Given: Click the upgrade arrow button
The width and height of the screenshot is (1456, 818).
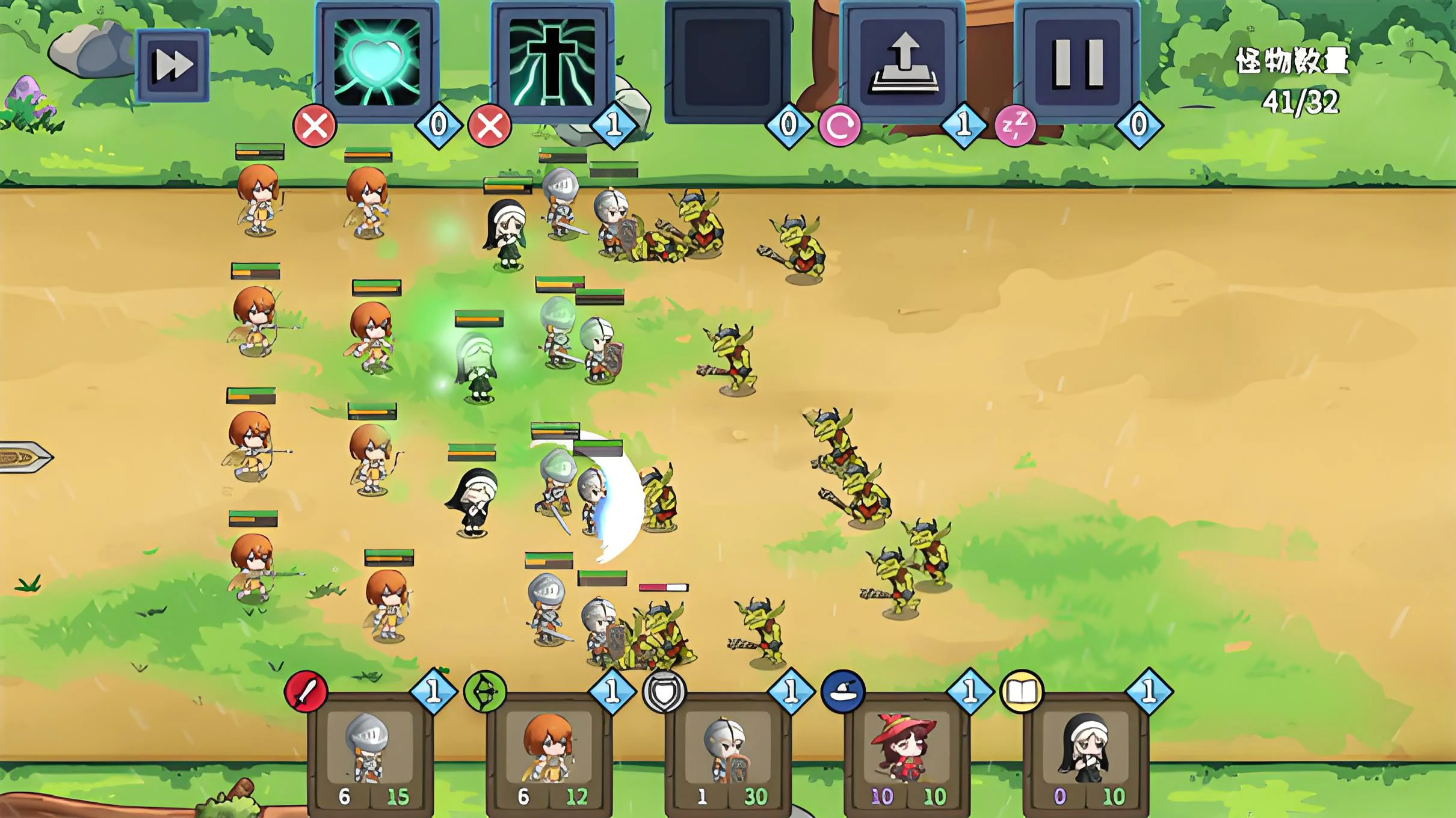Looking at the screenshot, I should click(902, 61).
